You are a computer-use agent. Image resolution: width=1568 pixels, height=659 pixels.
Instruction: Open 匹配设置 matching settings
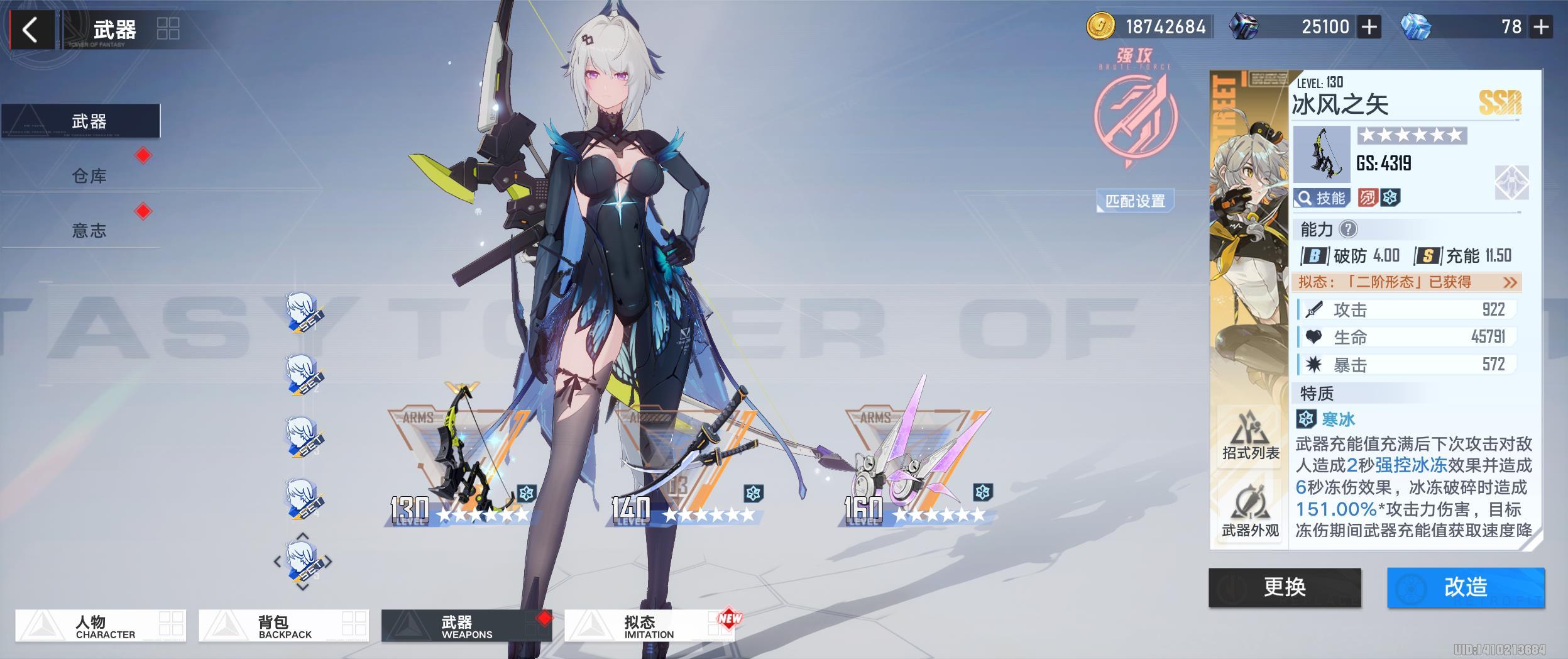coord(1135,201)
